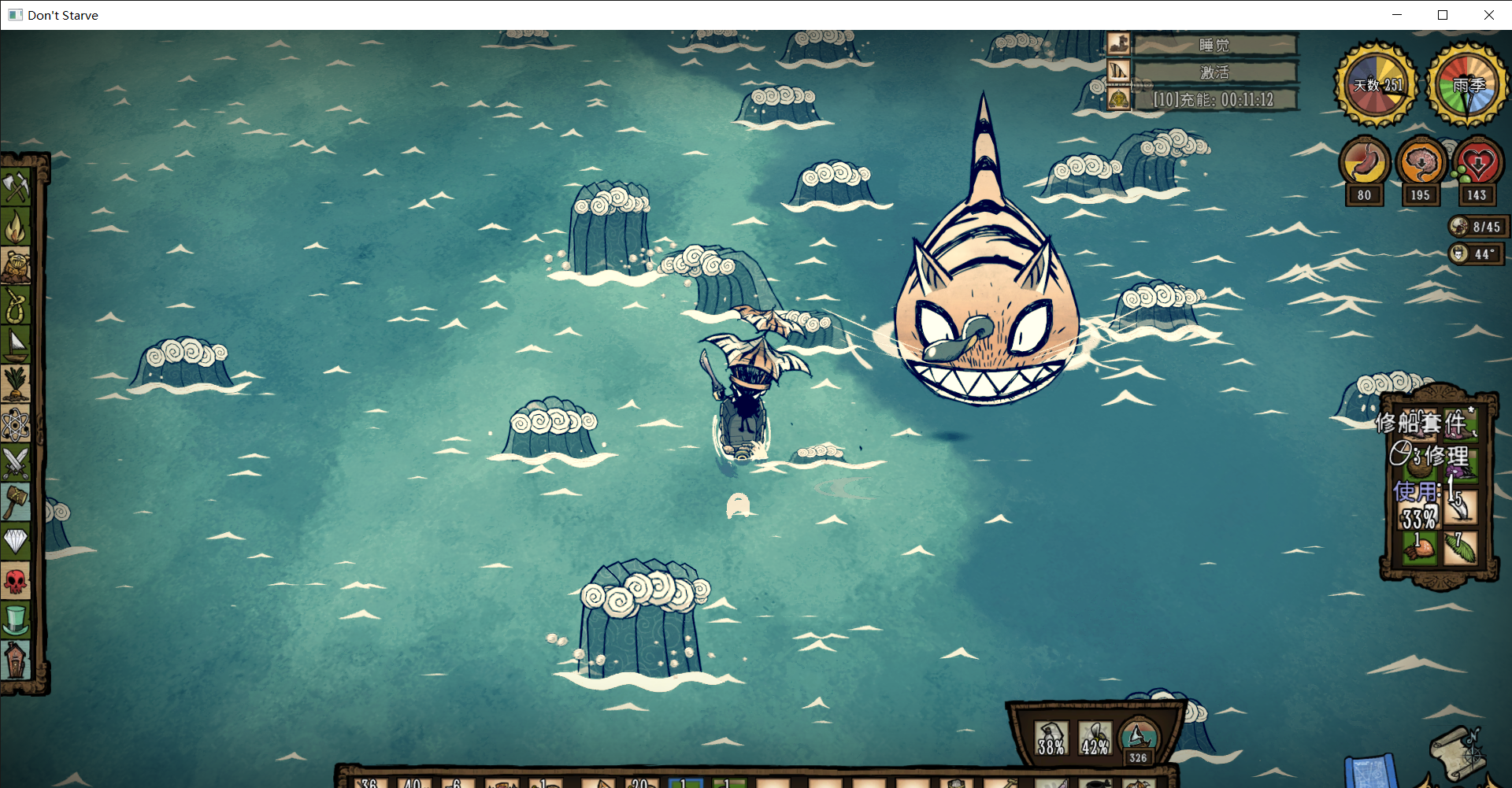Screen dimensions: 1512x788
Task: Click the 激活 activate button
Action: (1214, 72)
